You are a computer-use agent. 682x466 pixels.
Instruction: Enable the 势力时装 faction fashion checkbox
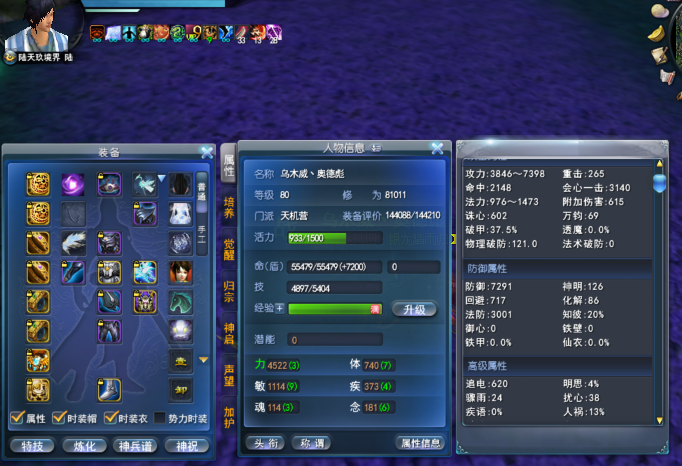coord(161,418)
